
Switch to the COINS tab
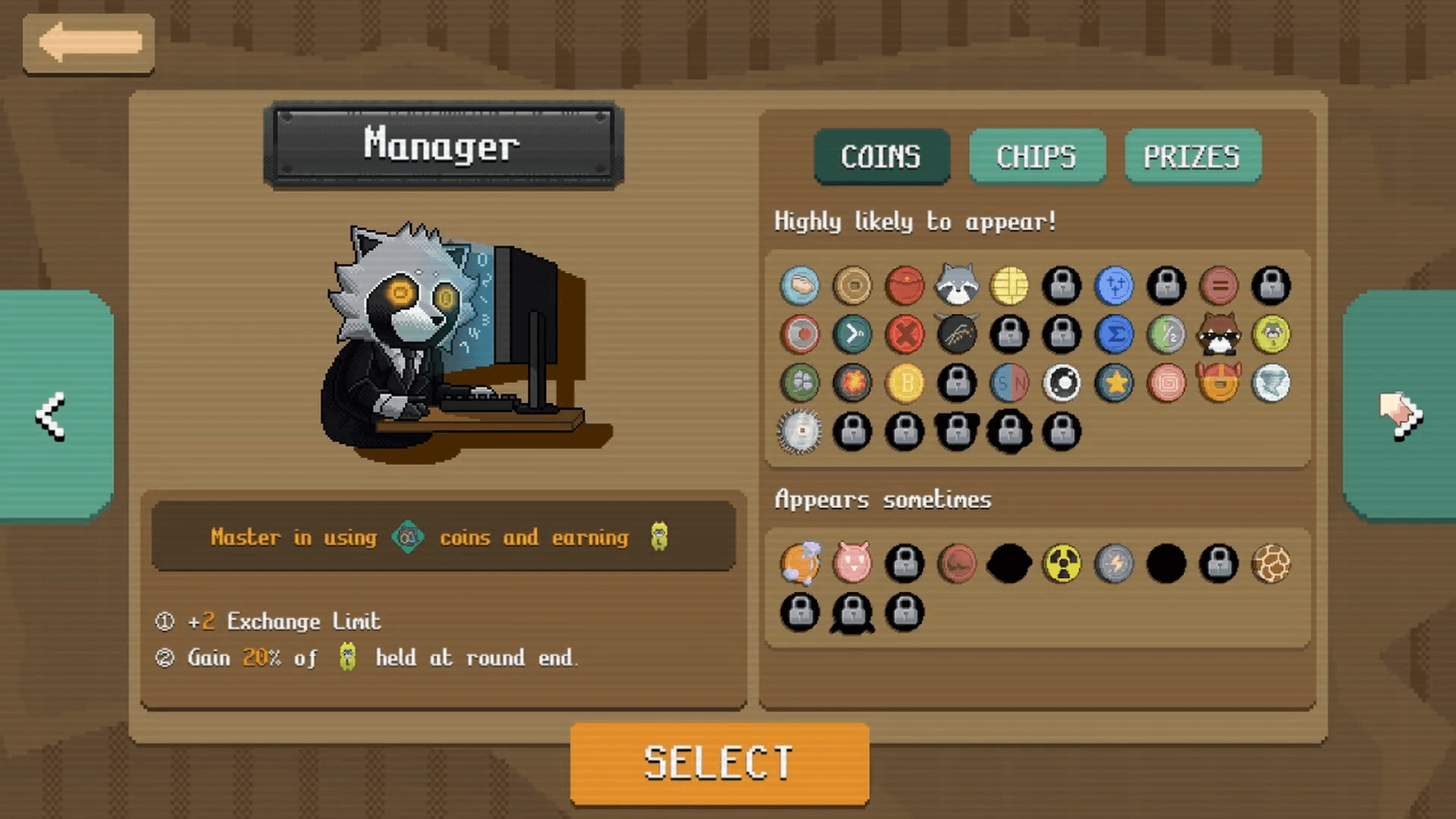tap(881, 156)
